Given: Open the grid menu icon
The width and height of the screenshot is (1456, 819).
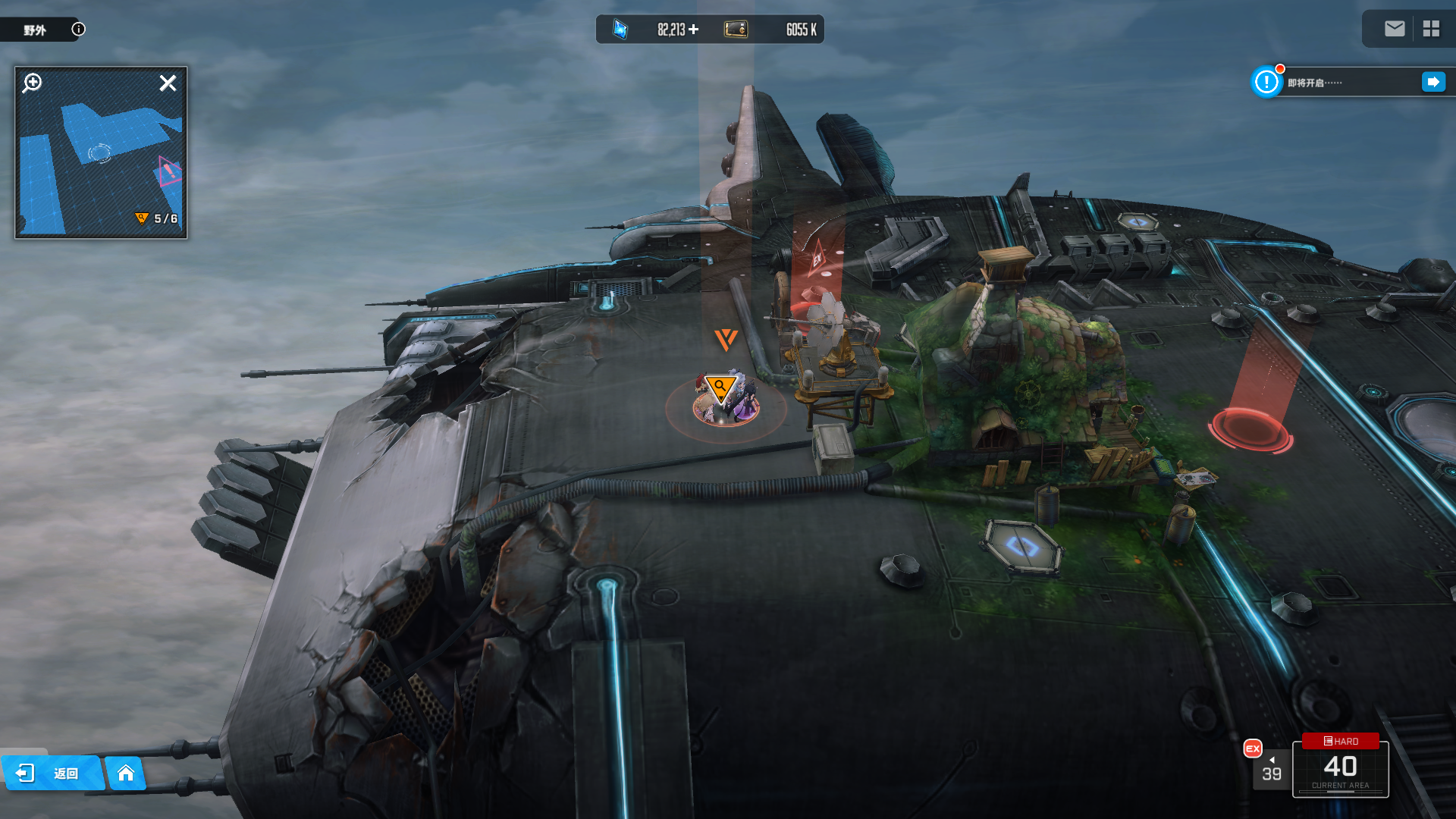Looking at the screenshot, I should pos(1431,29).
